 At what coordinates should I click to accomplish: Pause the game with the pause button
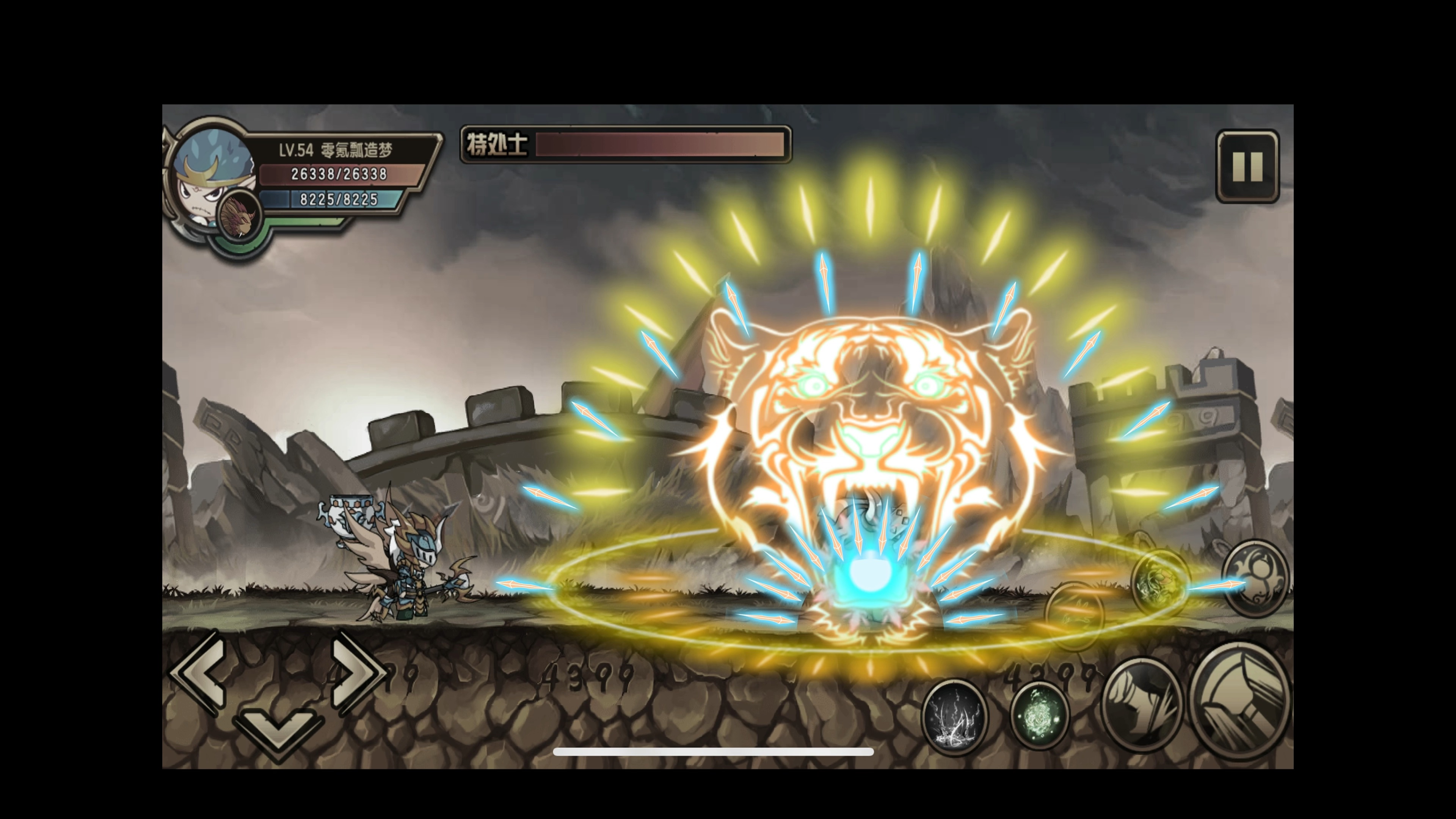click(1247, 166)
